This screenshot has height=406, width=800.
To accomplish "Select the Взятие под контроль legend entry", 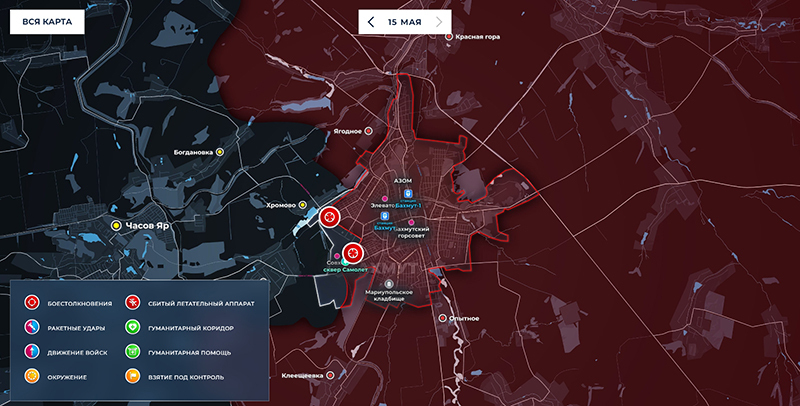I will coord(132,377).
